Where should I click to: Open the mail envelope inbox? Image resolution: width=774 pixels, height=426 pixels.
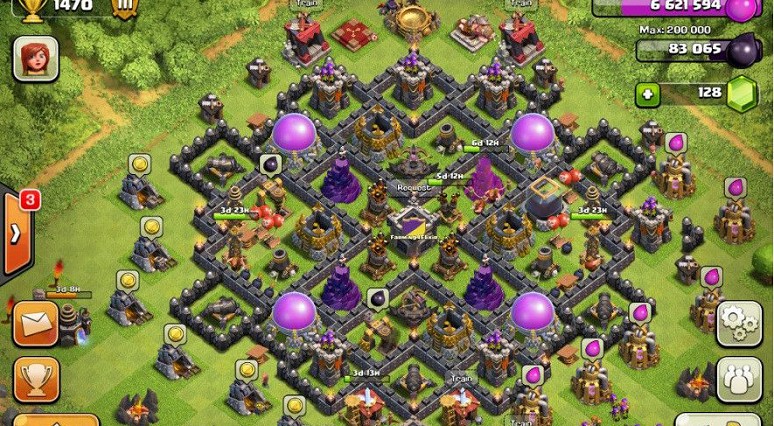tap(35, 324)
